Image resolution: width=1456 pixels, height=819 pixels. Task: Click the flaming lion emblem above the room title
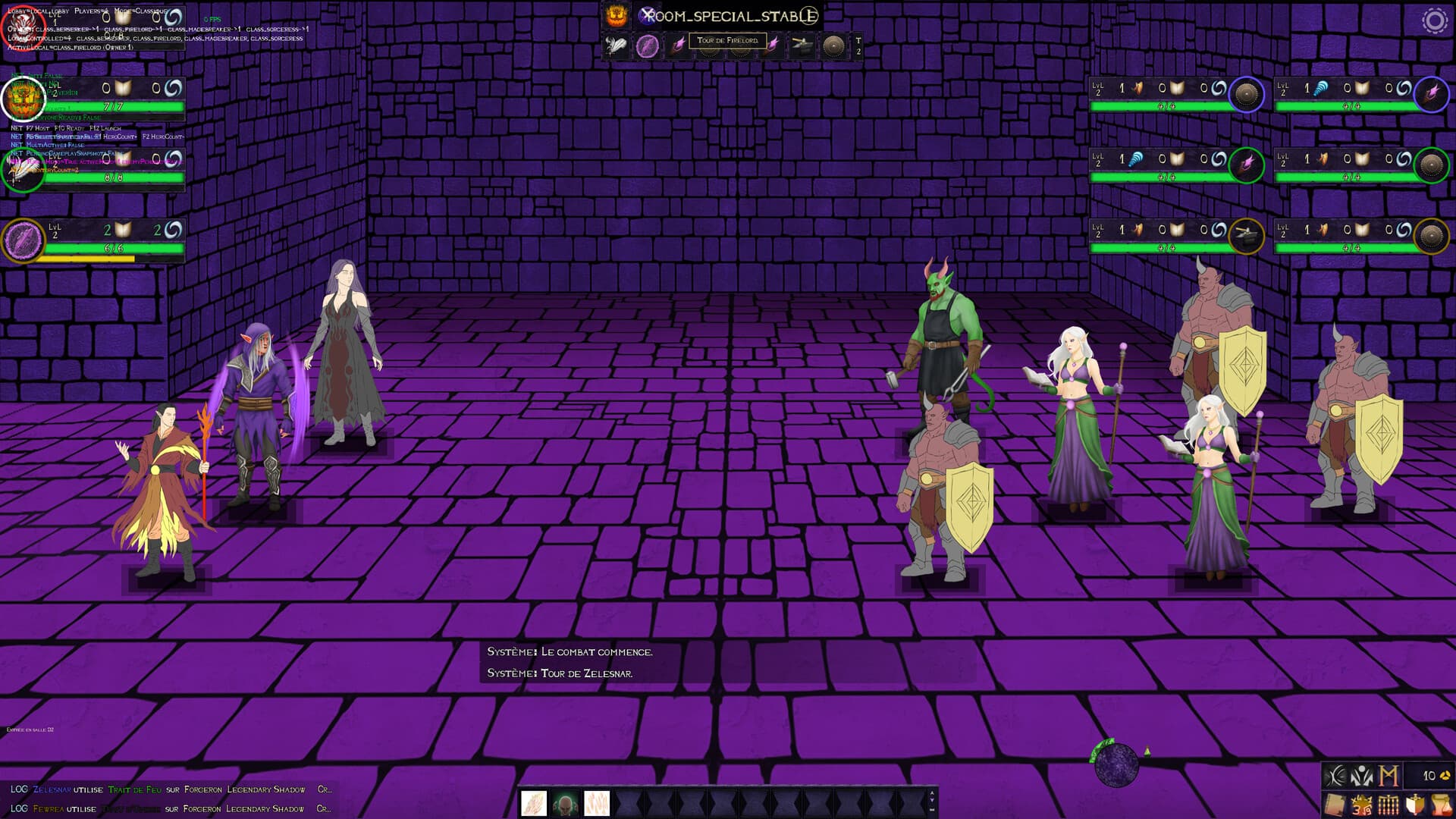pyautogui.click(x=616, y=15)
